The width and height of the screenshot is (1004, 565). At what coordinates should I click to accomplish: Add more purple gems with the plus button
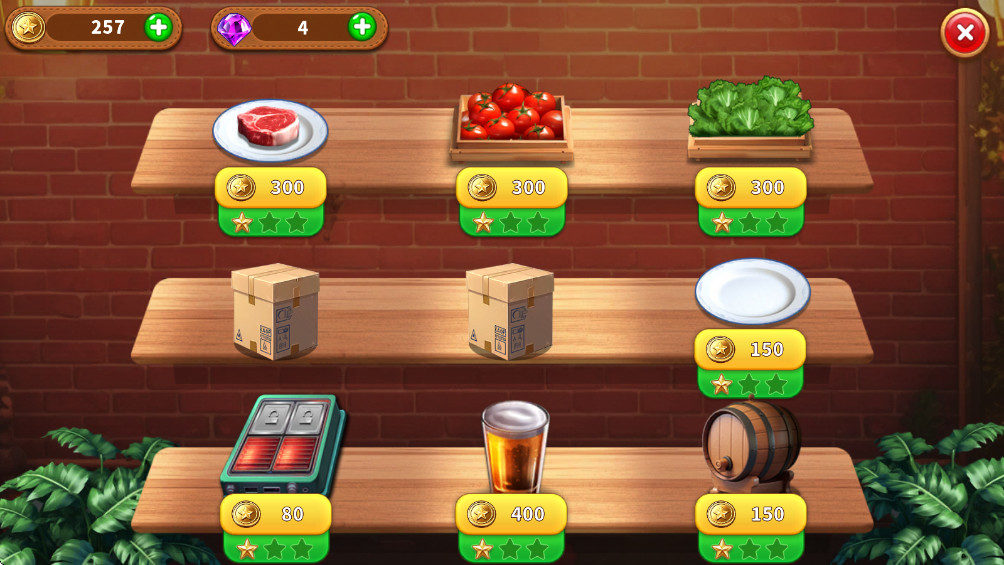[362, 27]
